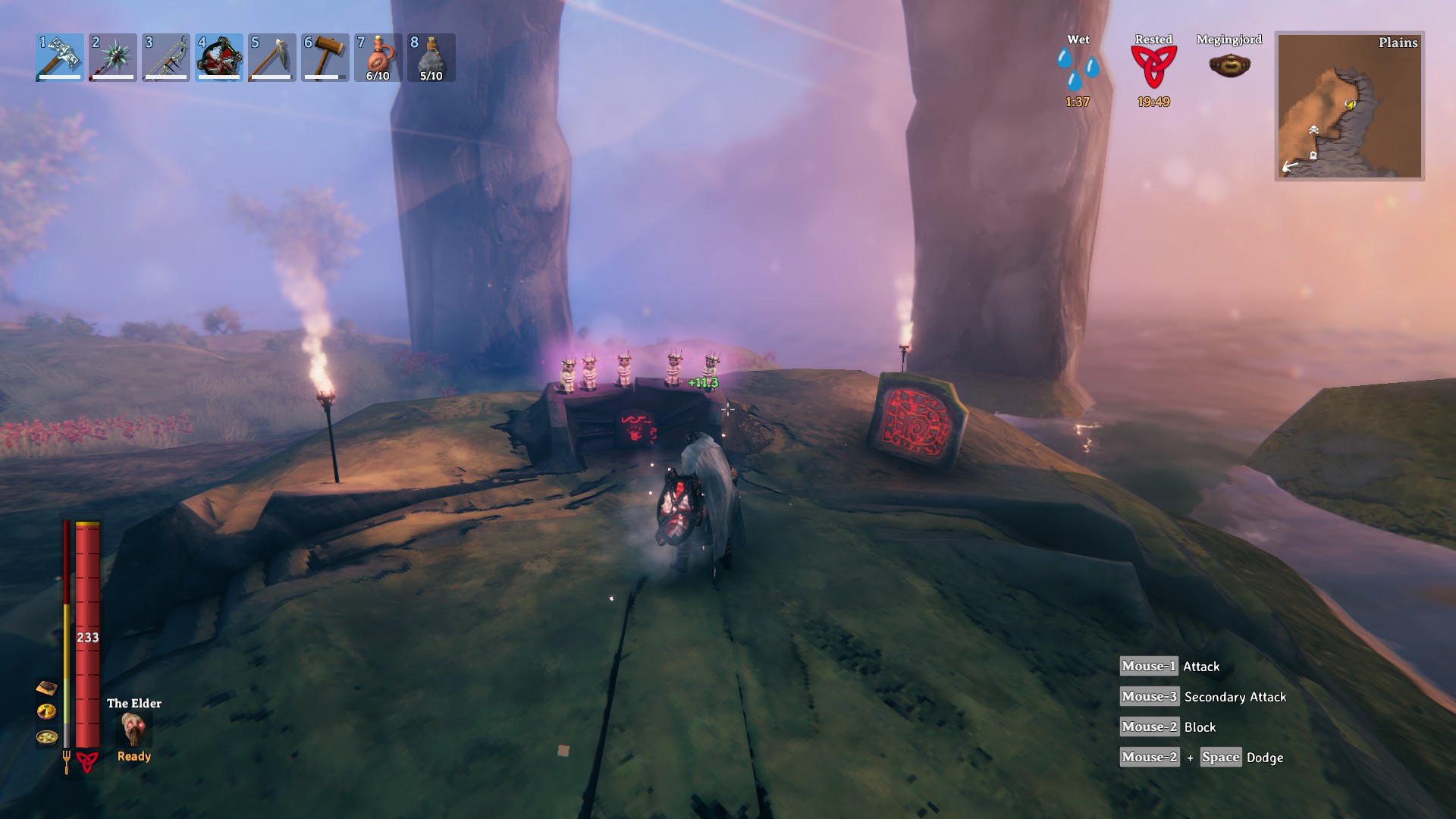Viewport: 1456px width, 819px height.
Task: Choose the bow in hotbar slot 3
Action: point(166,57)
